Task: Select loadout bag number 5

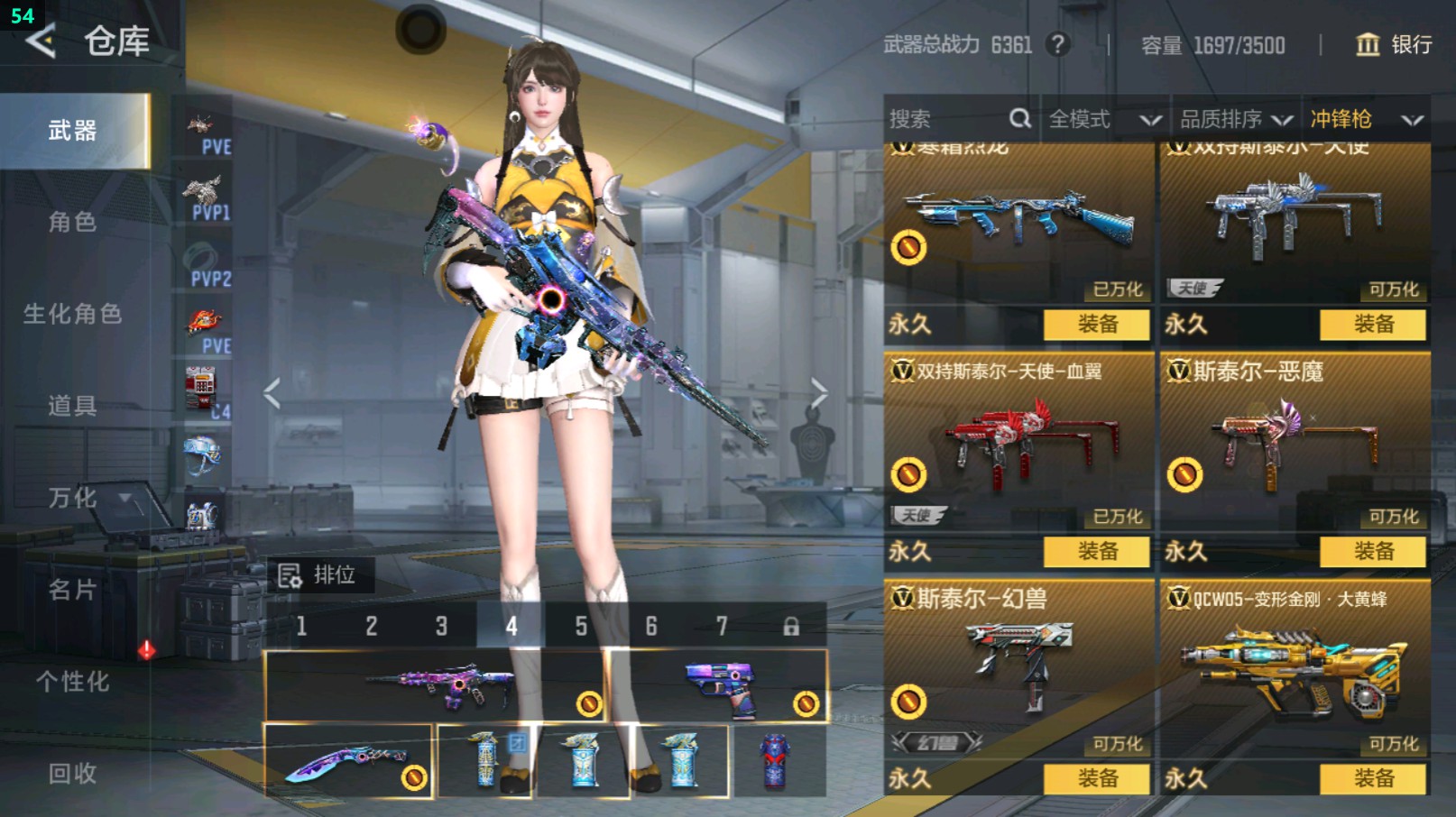Action: pos(581,626)
